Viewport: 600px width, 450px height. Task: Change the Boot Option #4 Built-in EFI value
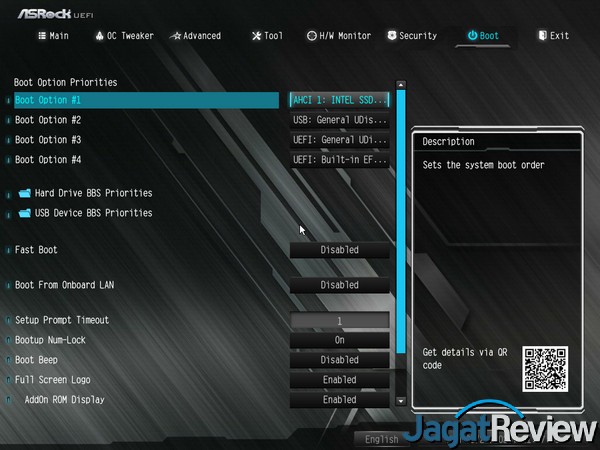(x=339, y=160)
